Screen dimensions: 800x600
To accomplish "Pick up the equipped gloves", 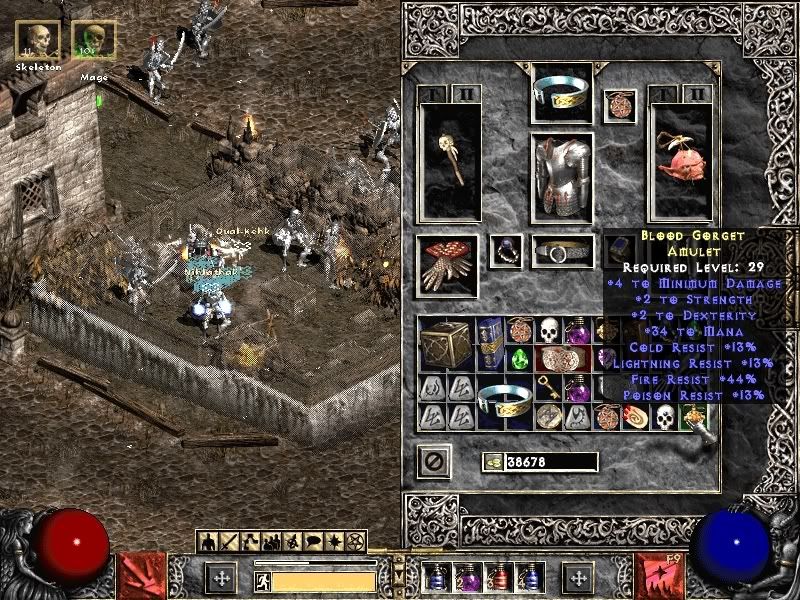I will (446, 266).
